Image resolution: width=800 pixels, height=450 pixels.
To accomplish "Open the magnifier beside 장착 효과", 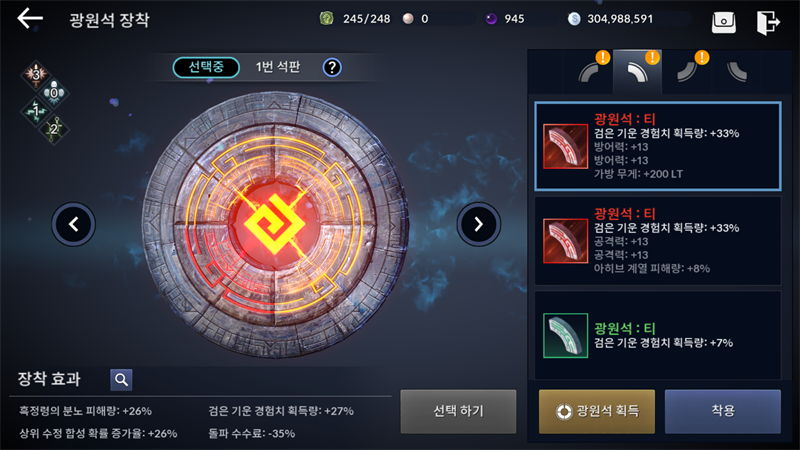I will (x=121, y=380).
